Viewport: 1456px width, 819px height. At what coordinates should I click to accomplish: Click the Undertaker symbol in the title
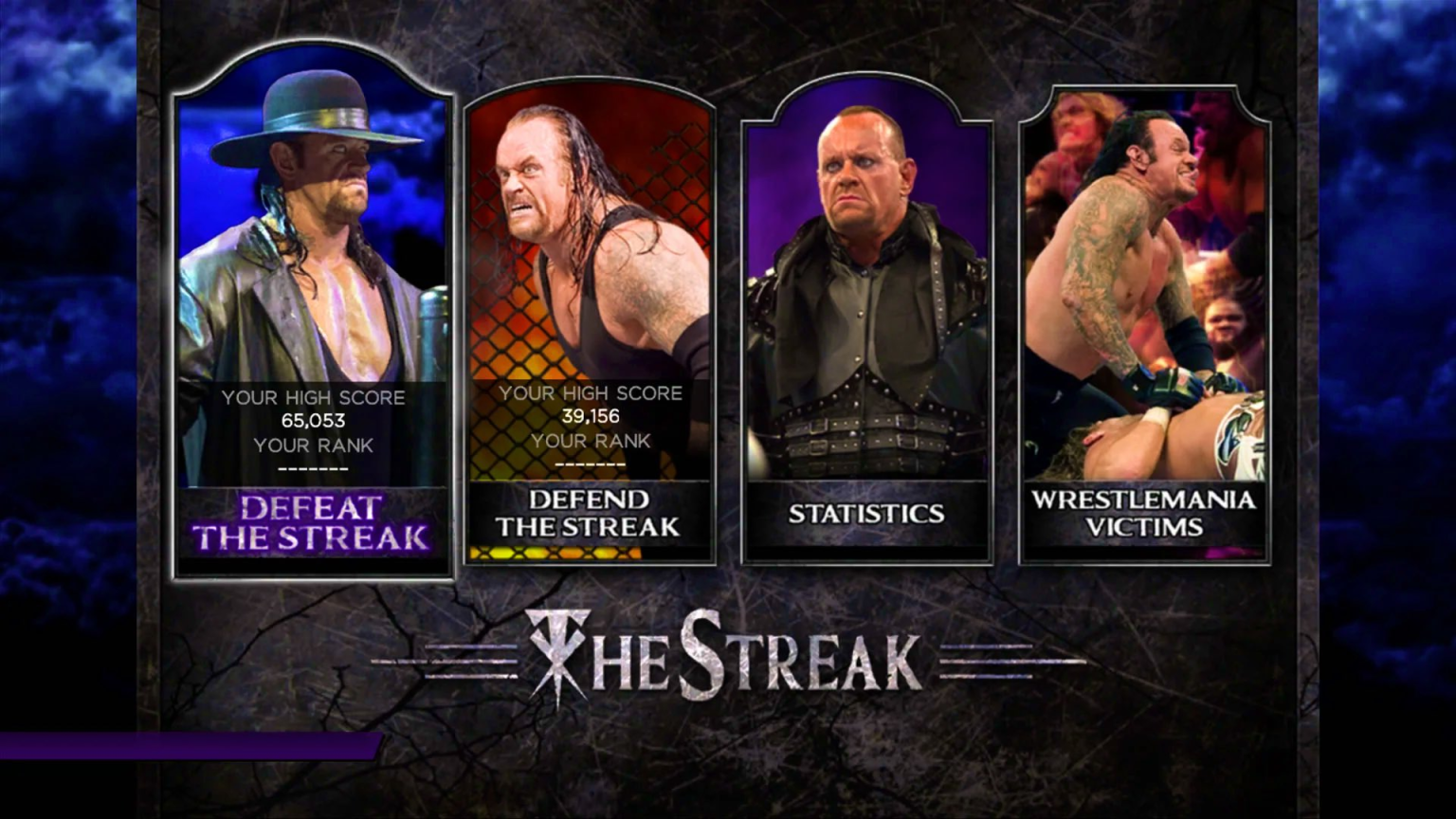point(558,652)
